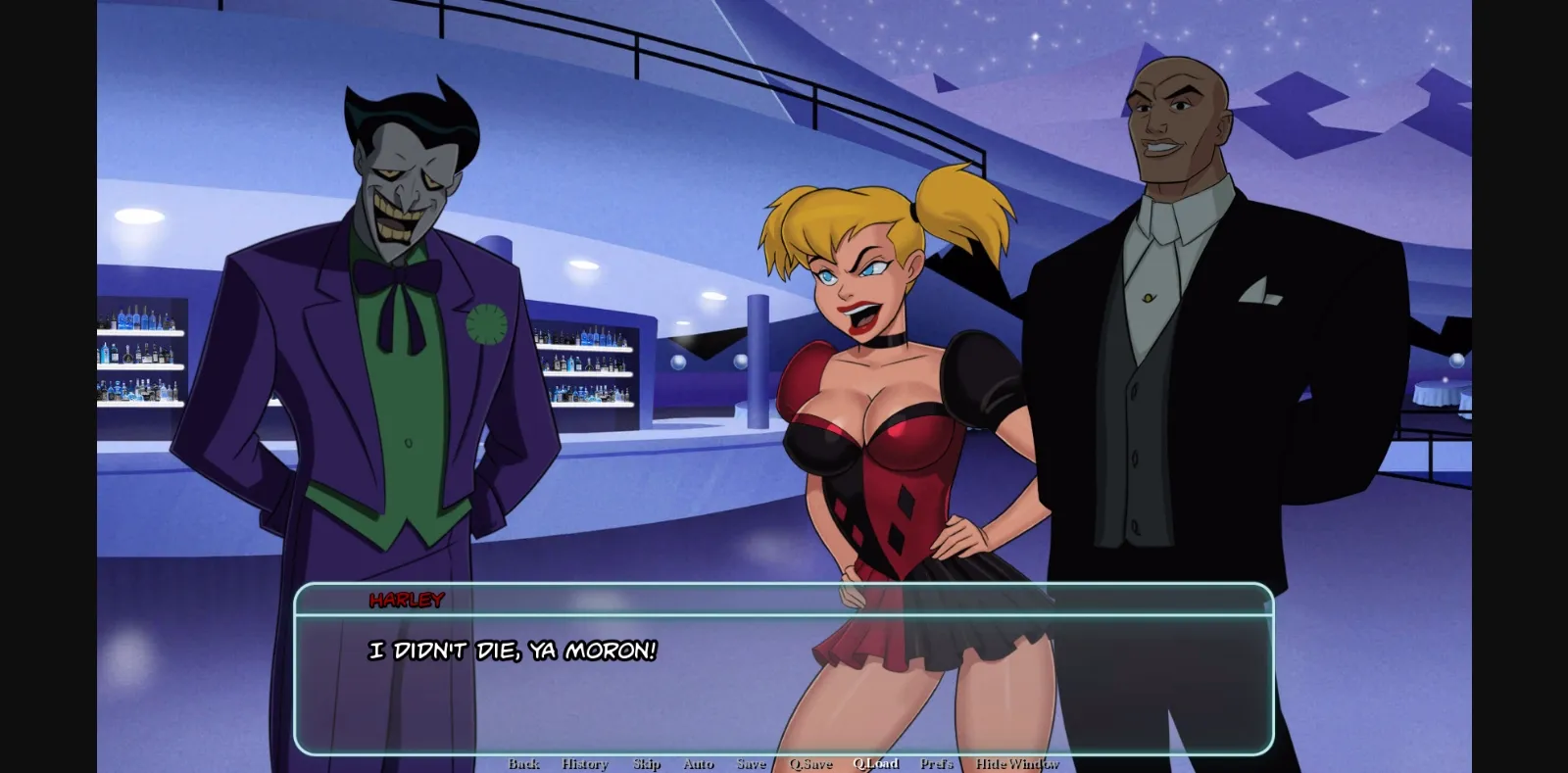The height and width of the screenshot is (773, 1568).
Task: Open the Save screen
Action: 751,763
